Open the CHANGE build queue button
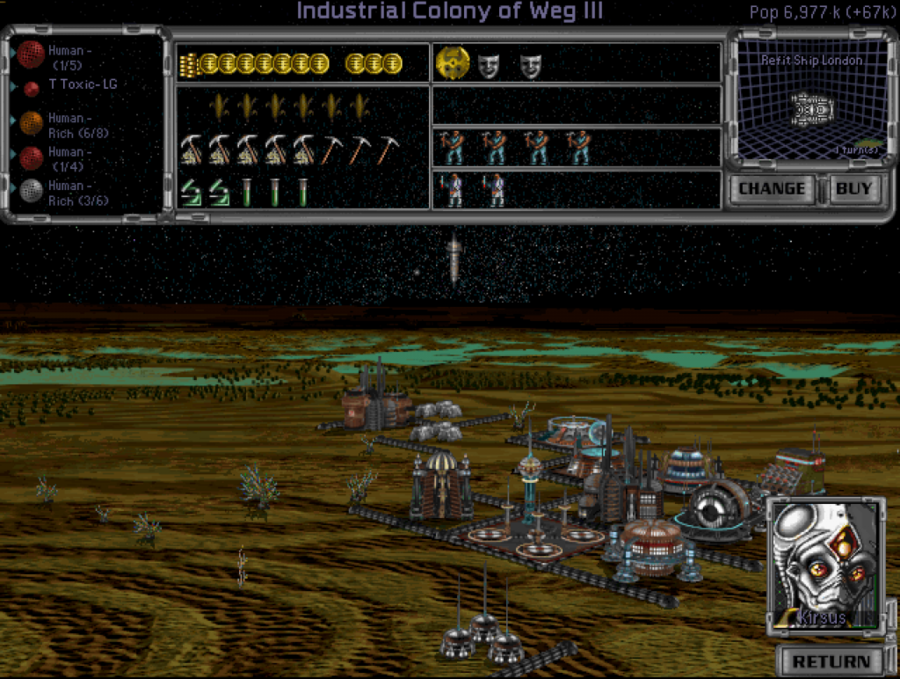The image size is (900, 679). point(772,189)
